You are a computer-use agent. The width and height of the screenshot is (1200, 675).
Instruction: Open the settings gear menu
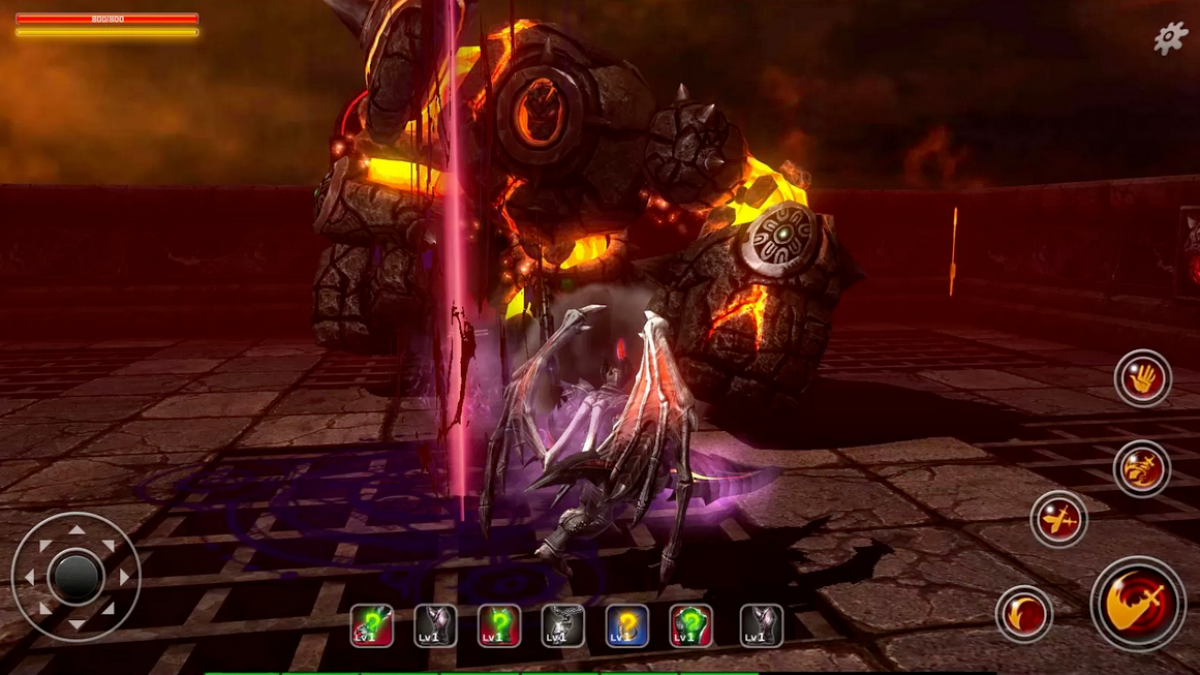pos(1171,38)
